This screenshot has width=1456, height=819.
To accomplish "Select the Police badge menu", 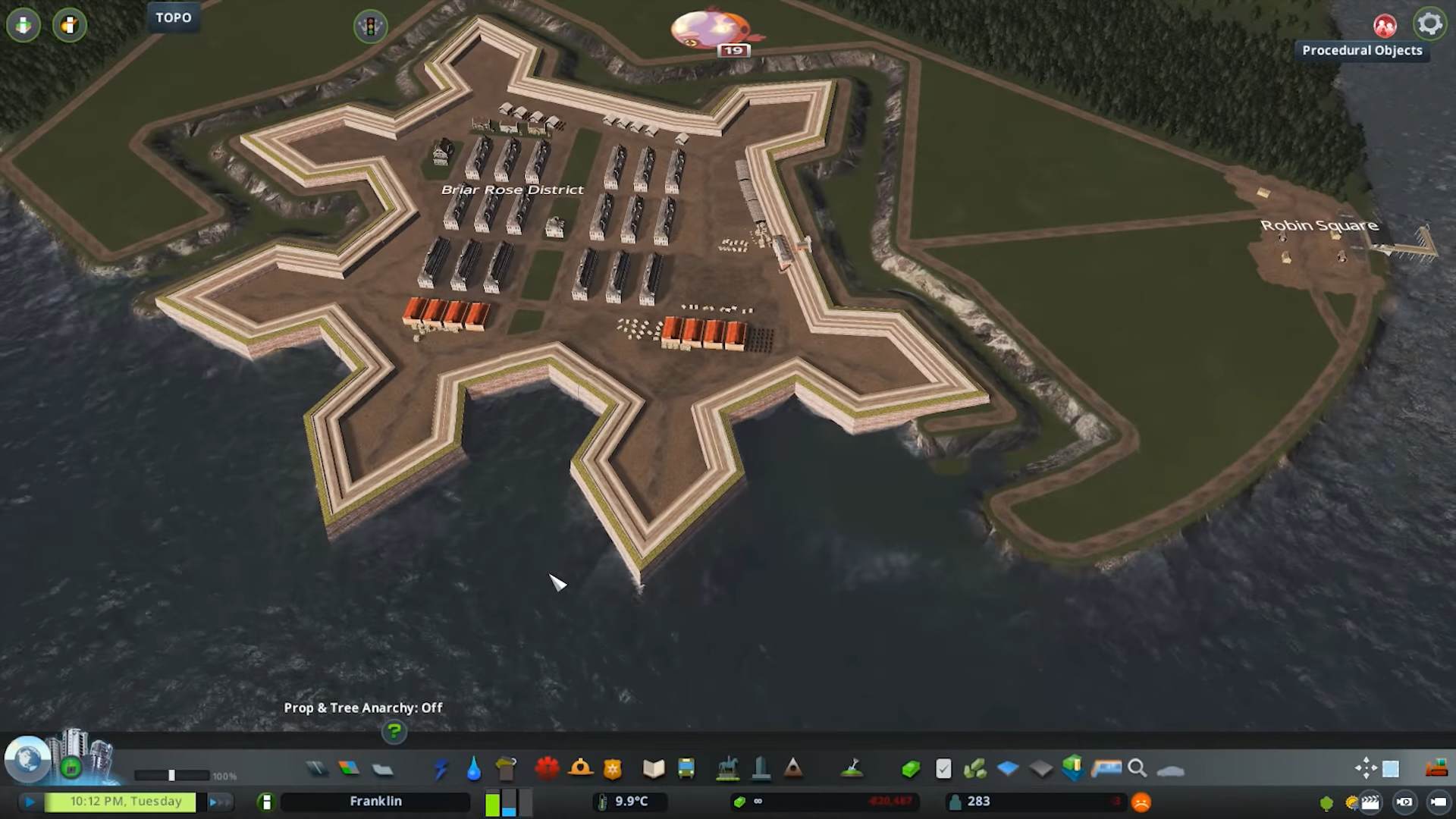I will pos(612,769).
